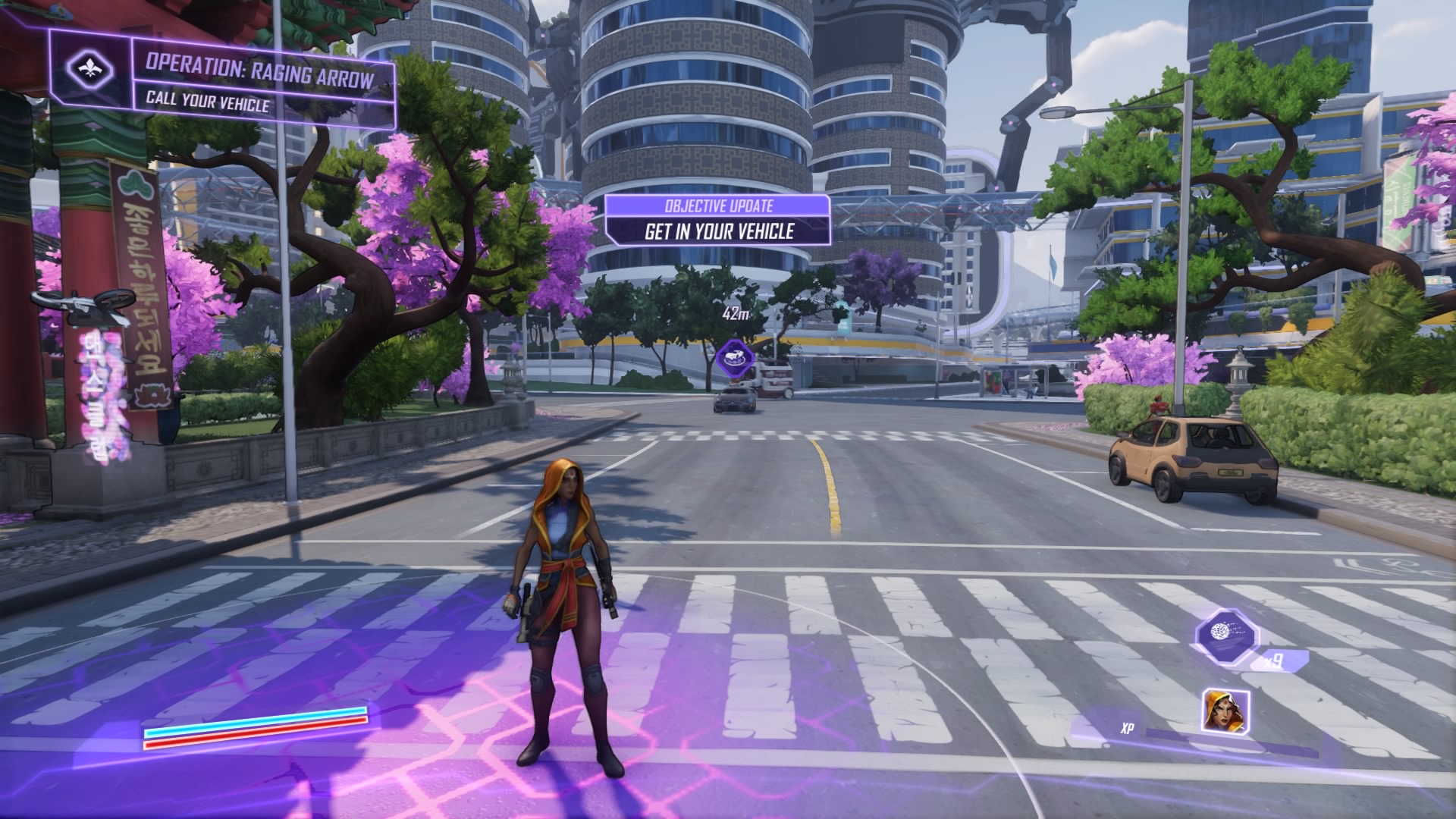Click the hooded agent portrait
This screenshot has height=819, width=1456.
(1225, 712)
